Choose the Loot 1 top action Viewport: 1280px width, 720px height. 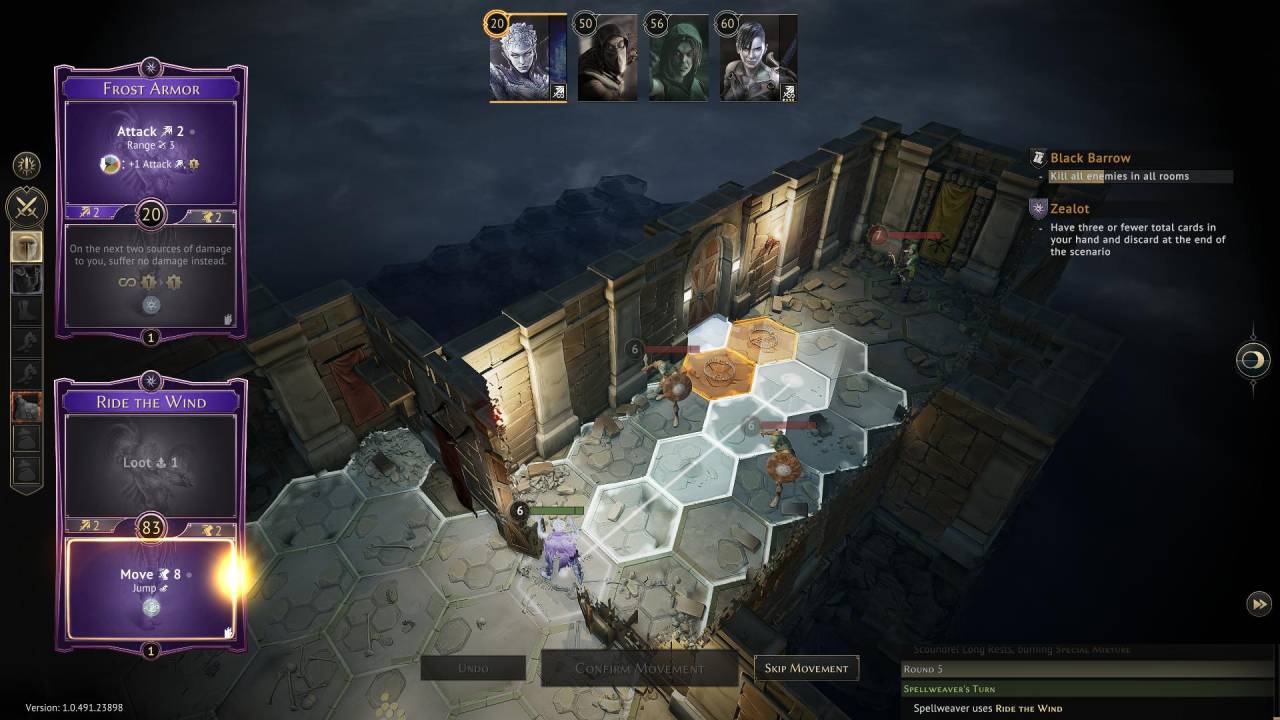tap(151, 465)
